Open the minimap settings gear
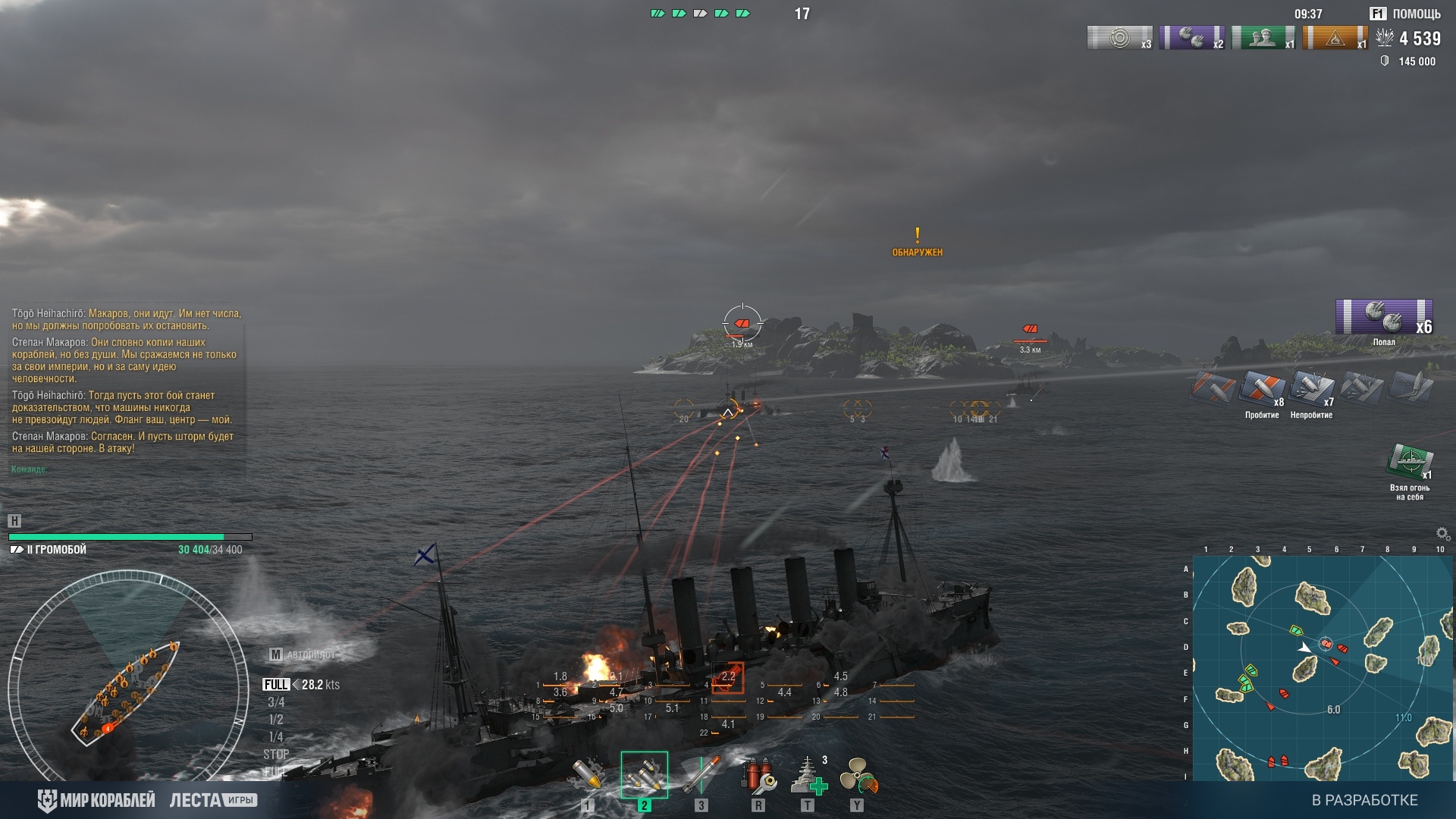Screen dimensions: 1456x819 click(1442, 534)
